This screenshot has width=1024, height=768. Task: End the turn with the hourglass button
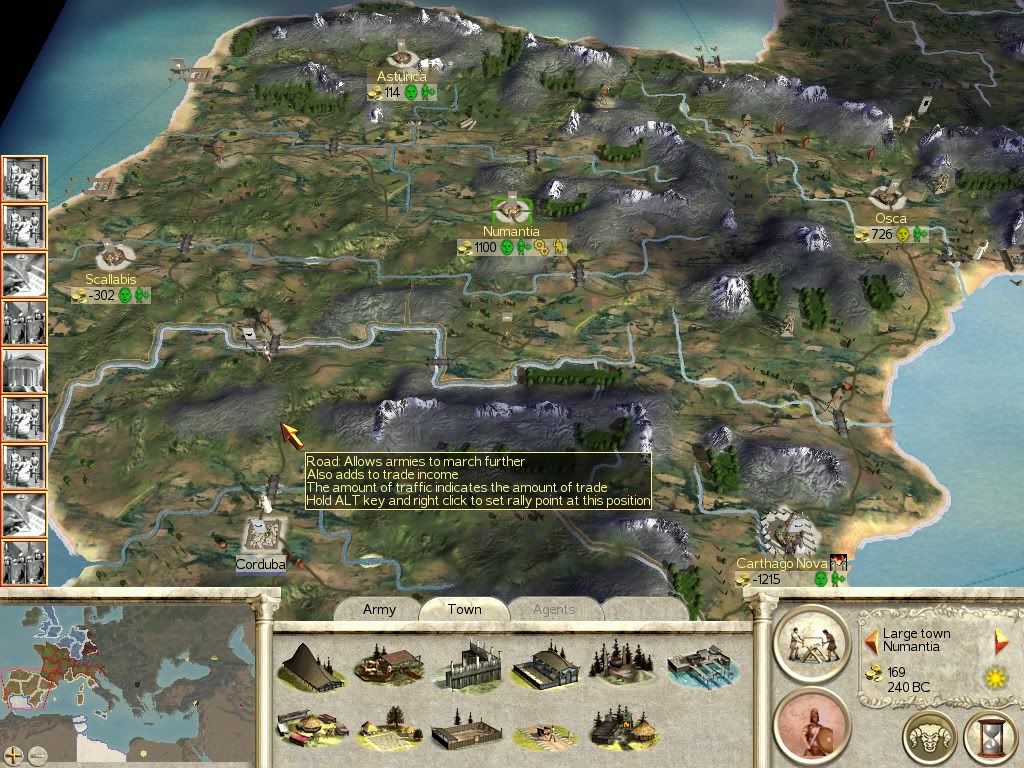click(x=989, y=738)
